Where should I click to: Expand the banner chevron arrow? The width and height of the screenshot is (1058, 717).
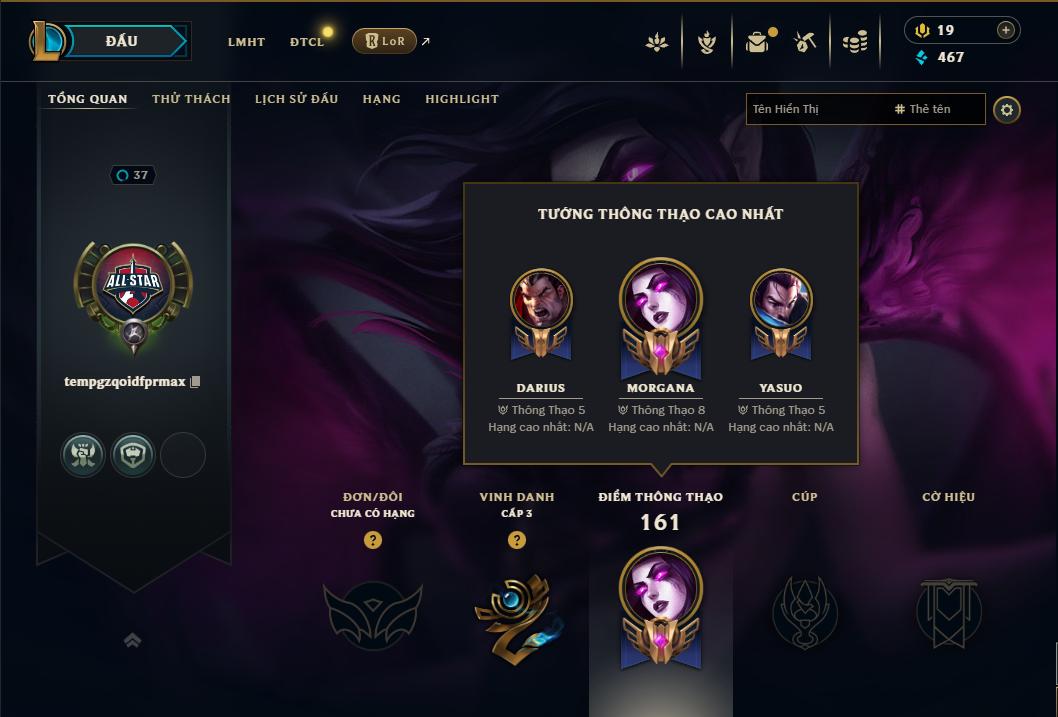tap(133, 640)
